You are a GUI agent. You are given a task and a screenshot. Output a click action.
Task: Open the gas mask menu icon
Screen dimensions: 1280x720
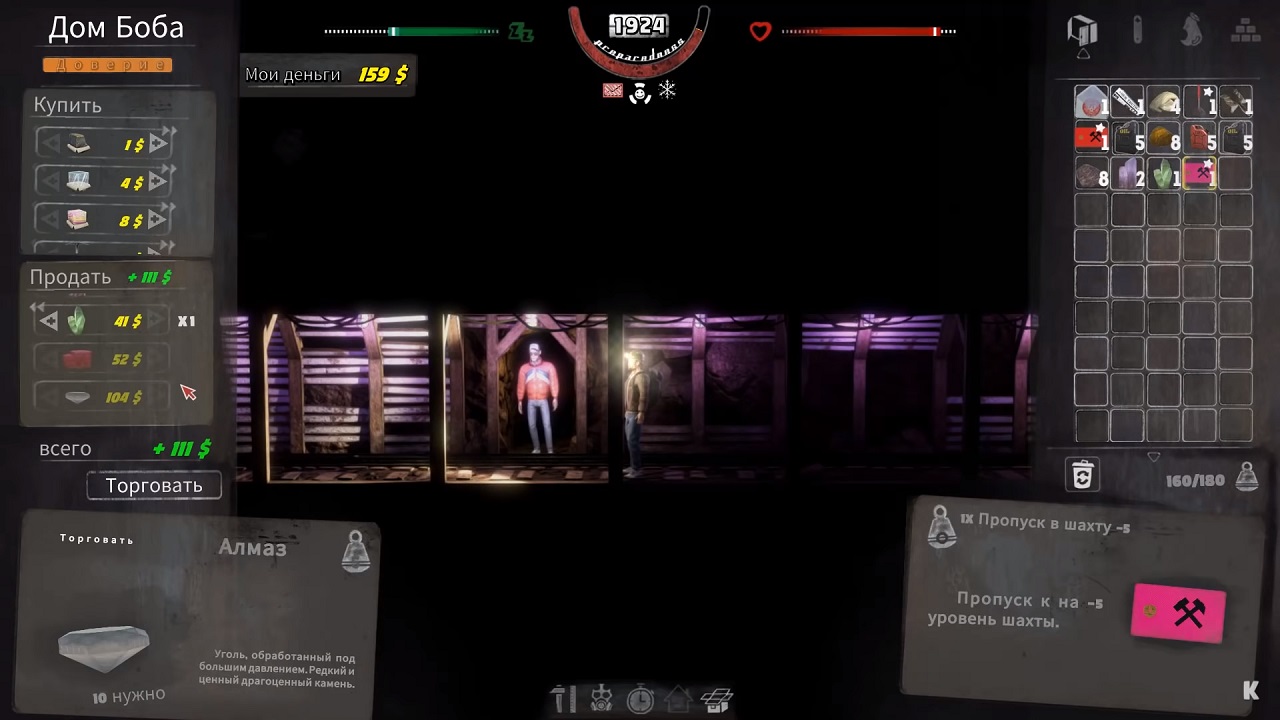602,698
